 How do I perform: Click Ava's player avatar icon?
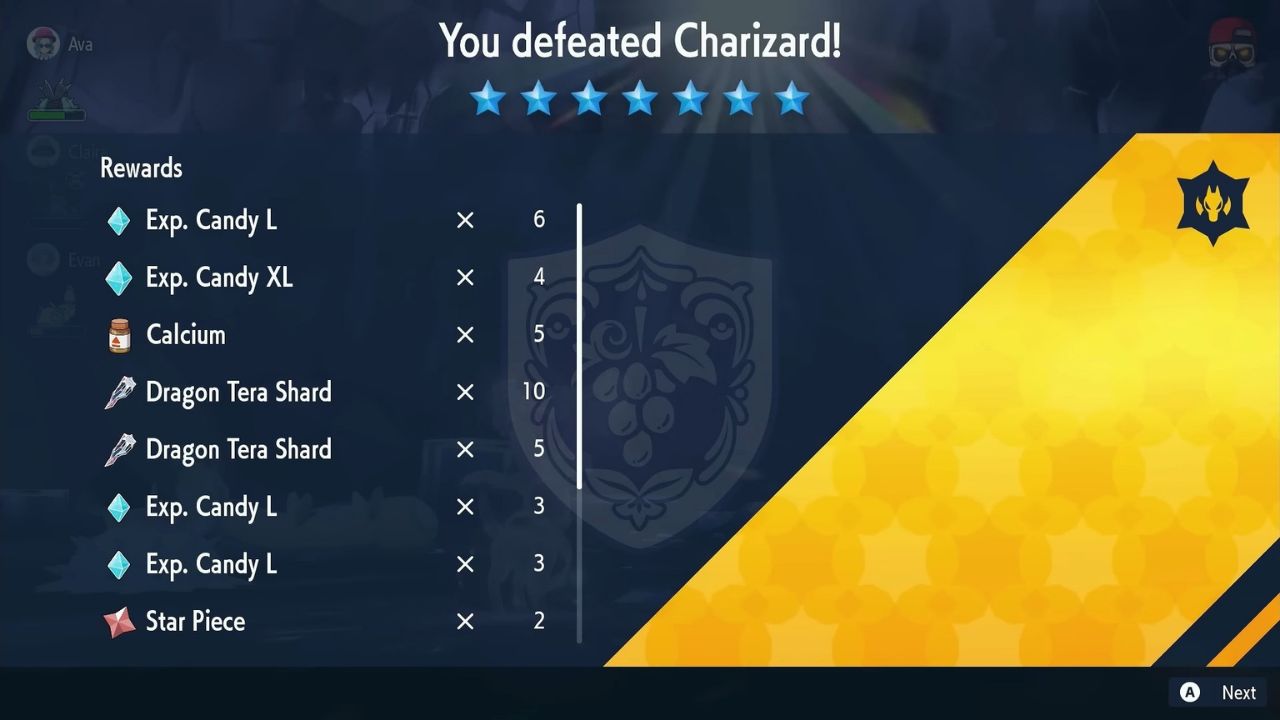tap(43, 43)
